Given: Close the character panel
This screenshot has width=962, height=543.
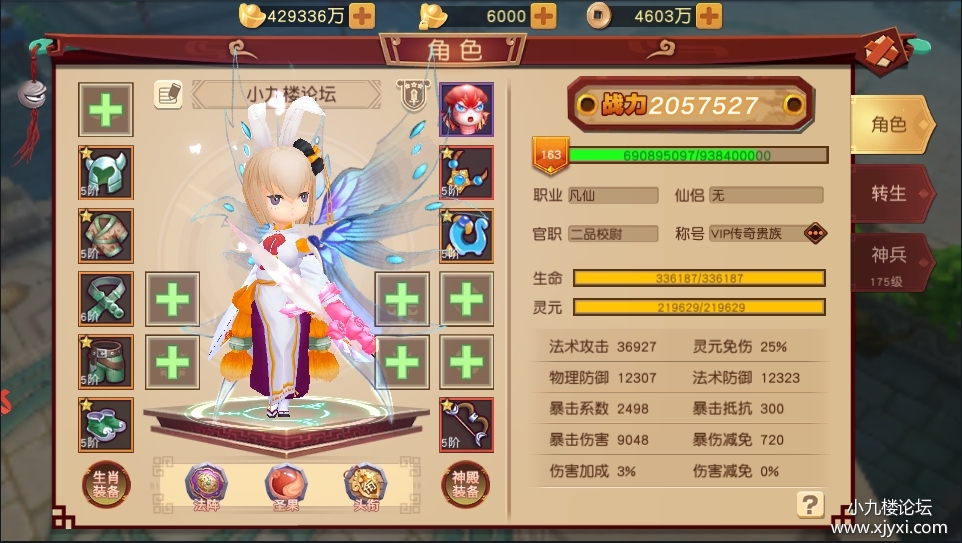Looking at the screenshot, I should (881, 50).
